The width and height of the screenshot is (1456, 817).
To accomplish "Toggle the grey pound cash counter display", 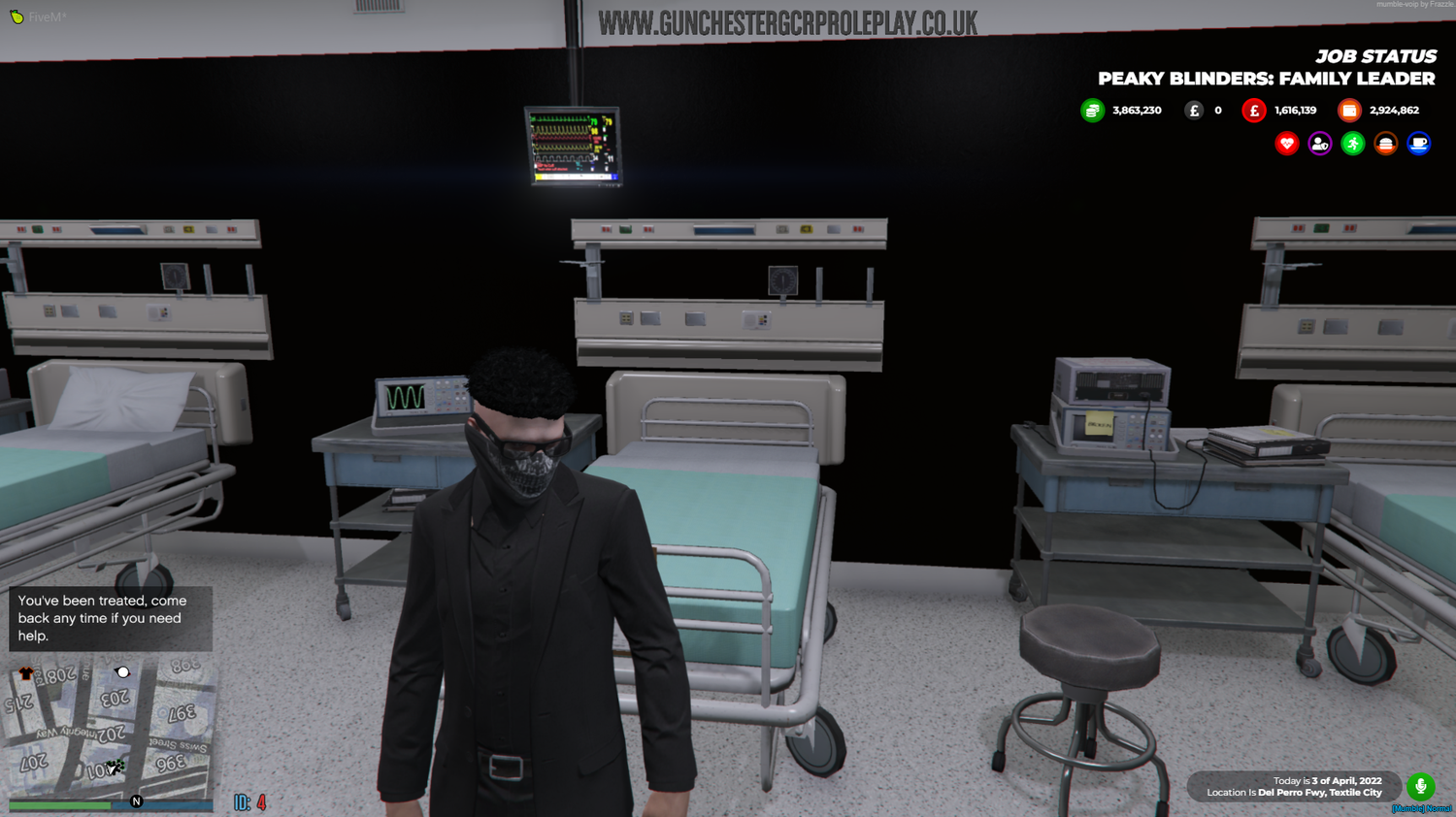I will click(x=1194, y=110).
